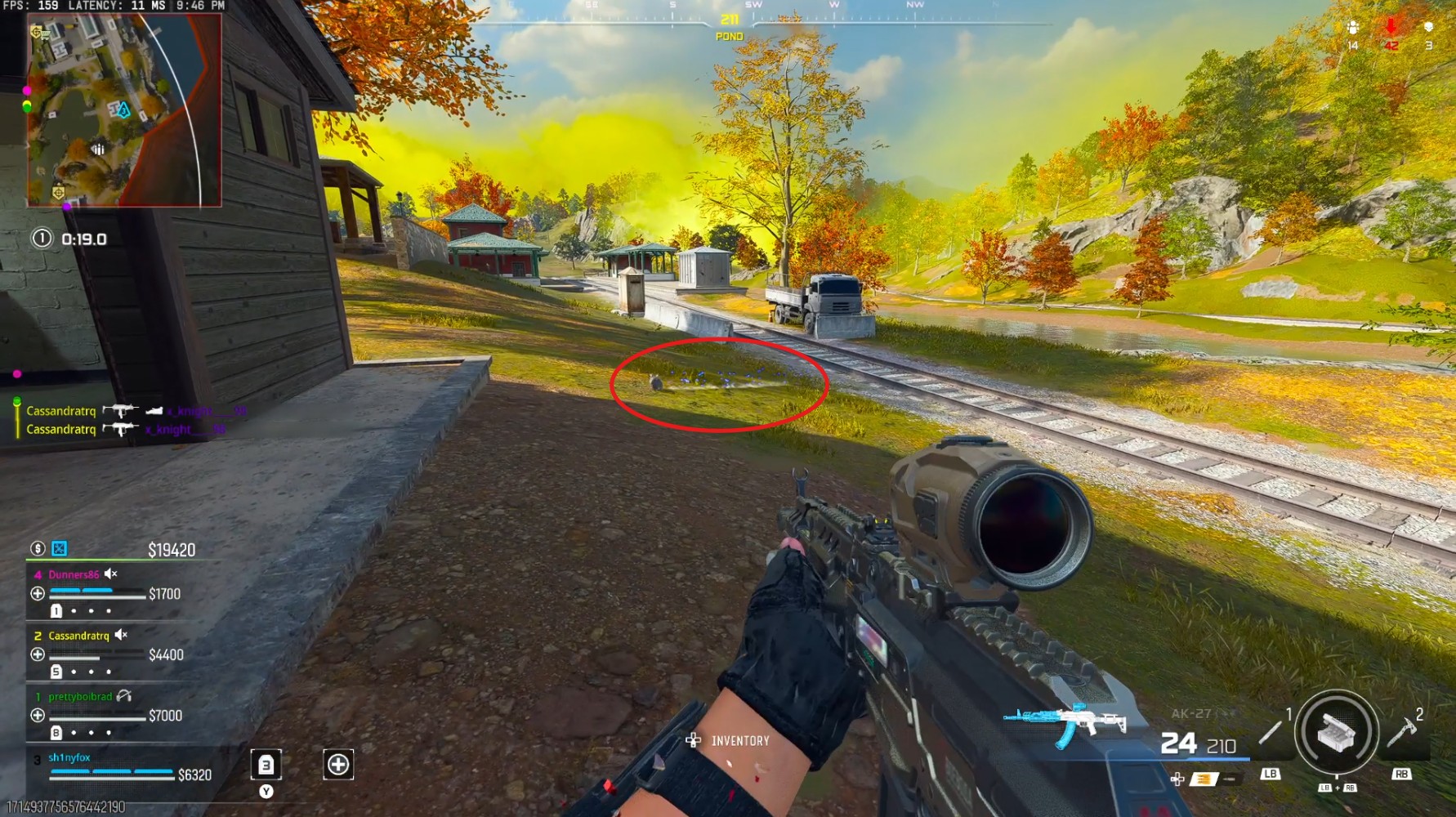The image size is (1456, 817).
Task: Select Dunners86's armor plate icon
Action: coord(56,611)
